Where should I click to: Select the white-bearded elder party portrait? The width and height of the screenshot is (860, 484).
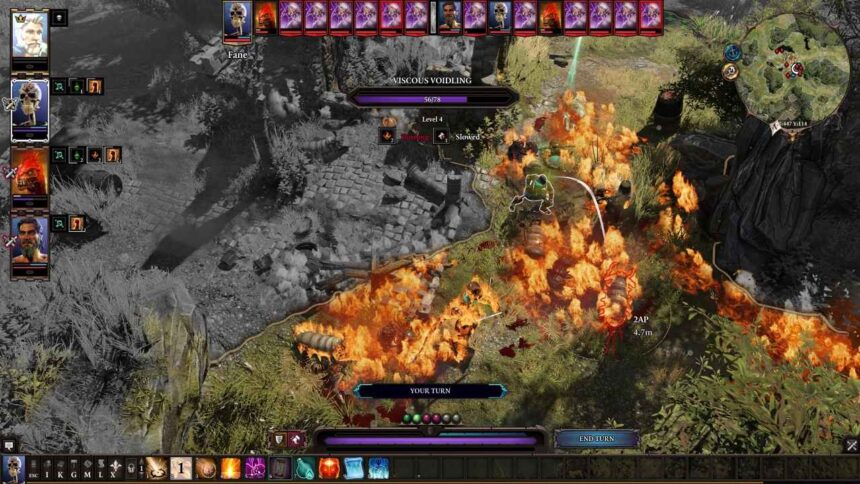pyautogui.click(x=29, y=35)
